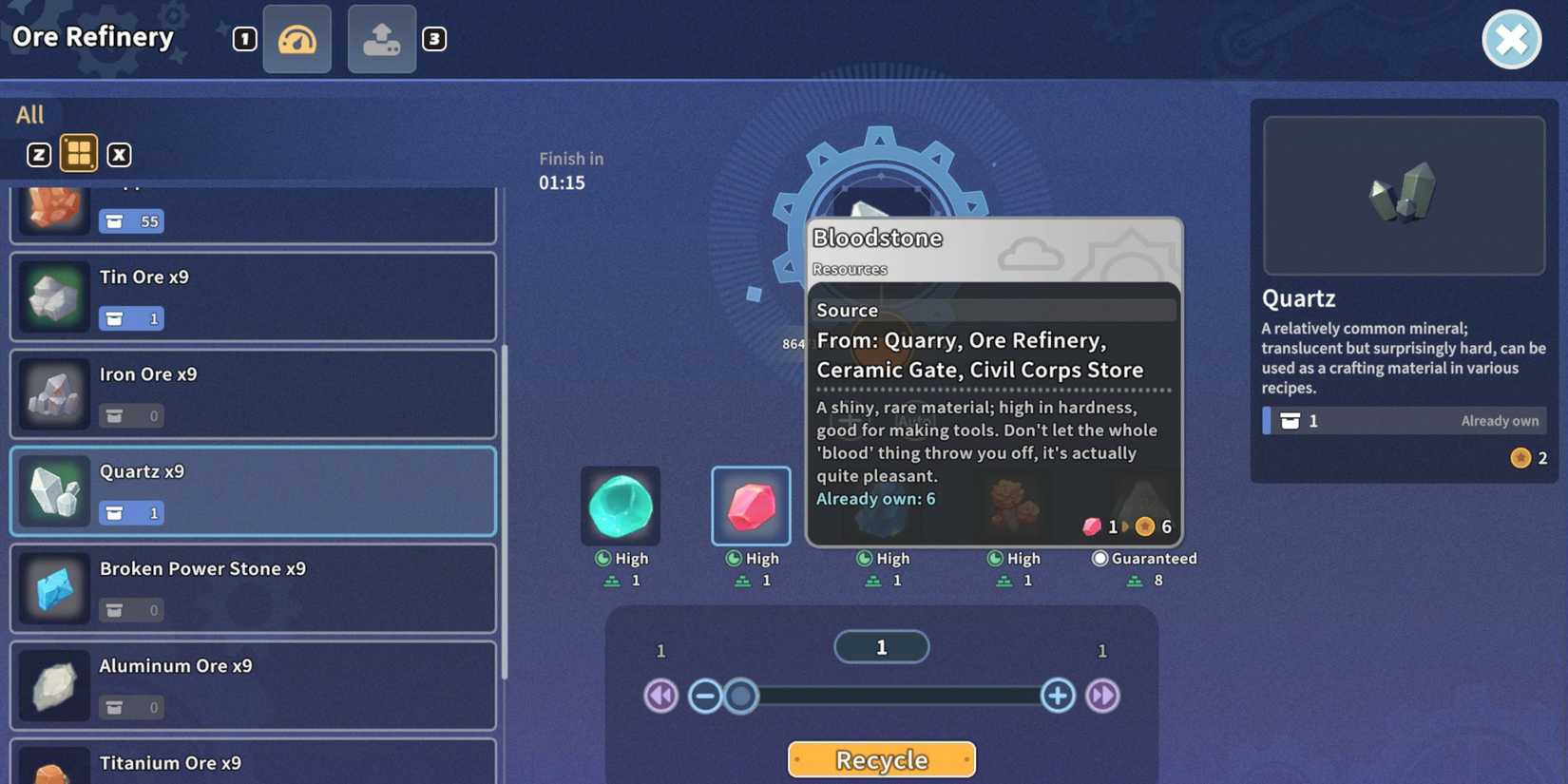Click the Quartz thumbnail in the list
The width and height of the screenshot is (1568, 784).
coord(53,491)
